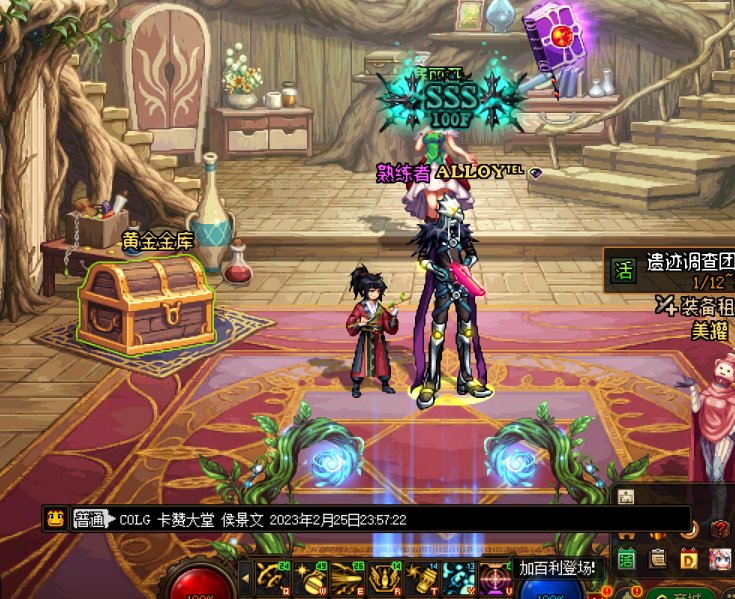The image size is (735, 599).
Task: Fire the U hotkey crosshair skill
Action: 495,576
